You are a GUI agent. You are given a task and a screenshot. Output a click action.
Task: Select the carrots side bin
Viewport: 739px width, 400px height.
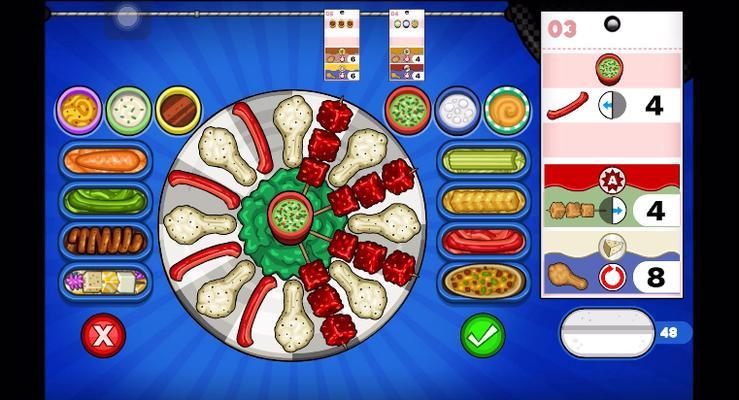[104, 160]
